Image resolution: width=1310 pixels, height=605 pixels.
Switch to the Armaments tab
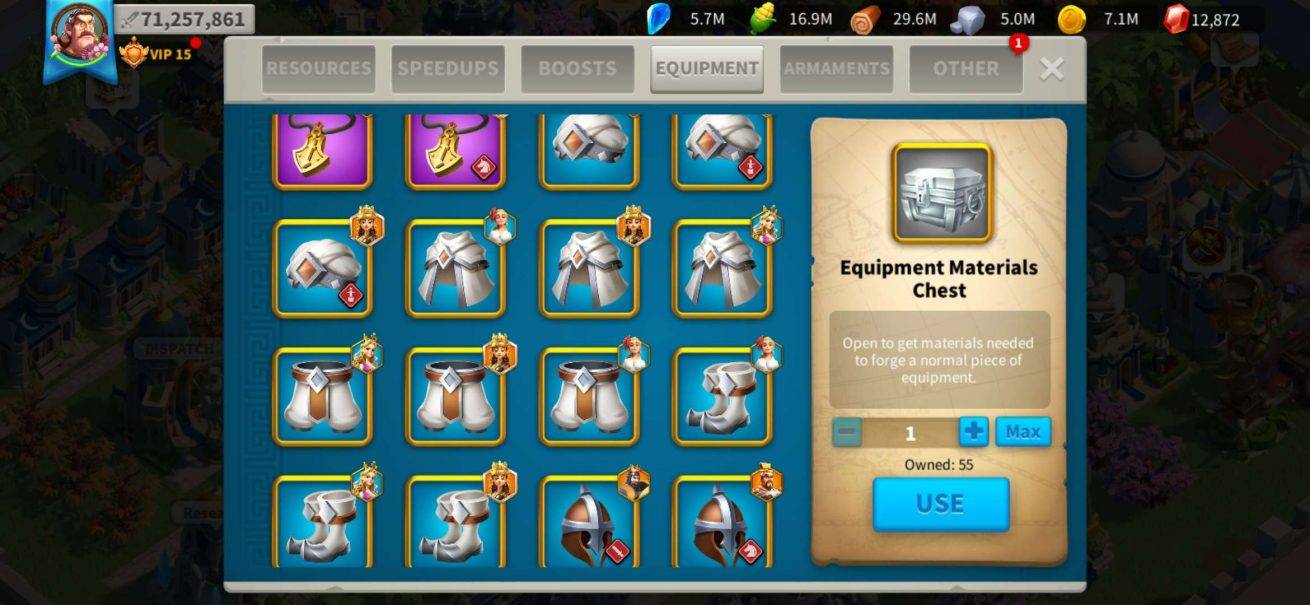(836, 69)
